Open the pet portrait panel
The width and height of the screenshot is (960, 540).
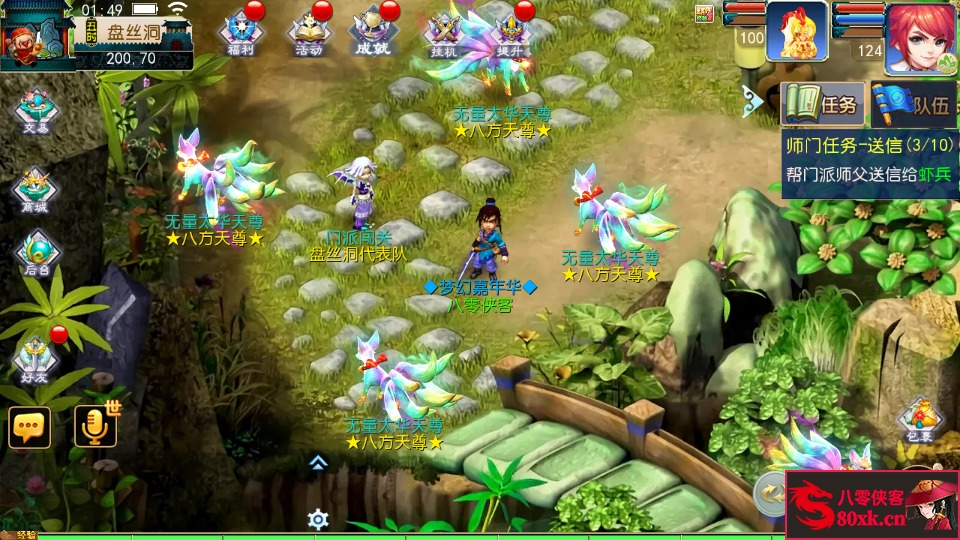coord(796,32)
